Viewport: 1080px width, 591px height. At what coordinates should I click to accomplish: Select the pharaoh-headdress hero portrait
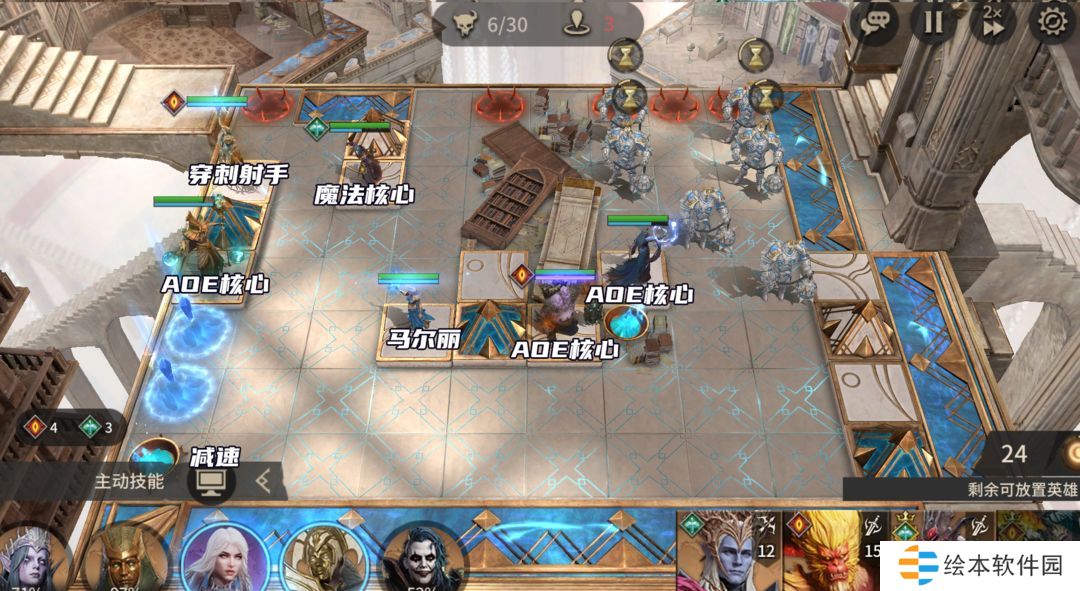125,560
